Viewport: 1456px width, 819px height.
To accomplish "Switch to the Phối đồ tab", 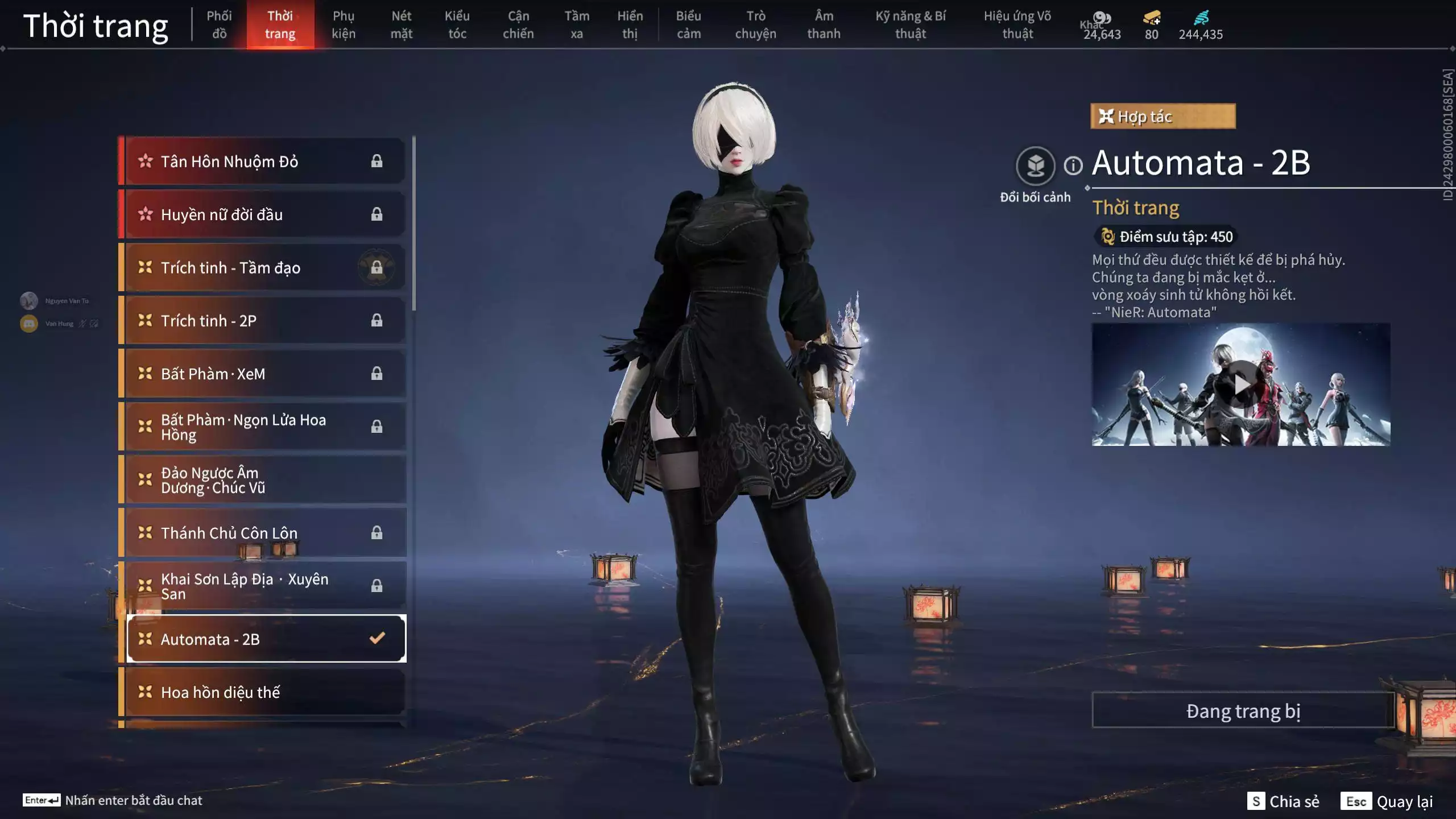I will coord(219,24).
